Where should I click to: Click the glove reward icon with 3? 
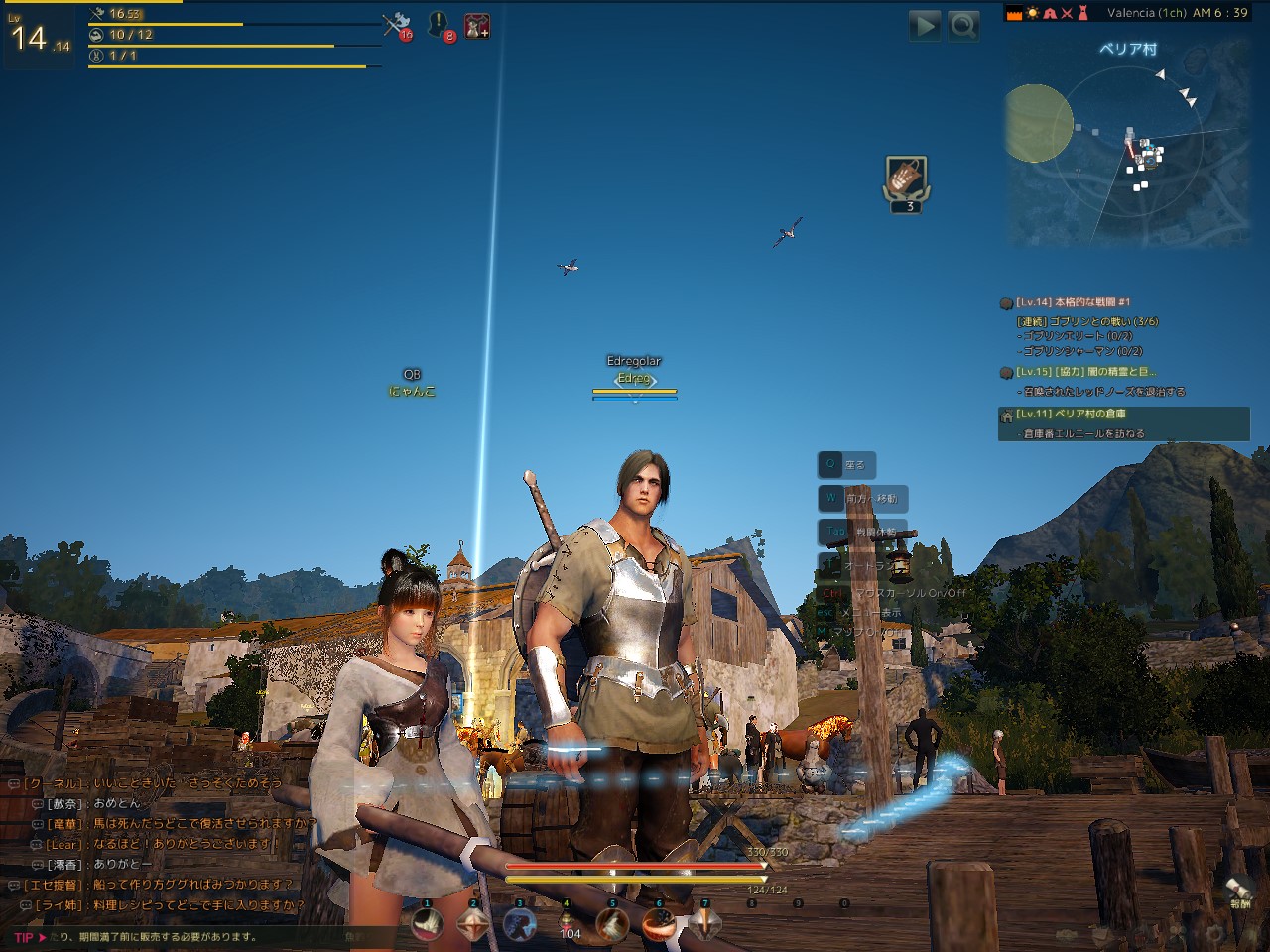907,180
